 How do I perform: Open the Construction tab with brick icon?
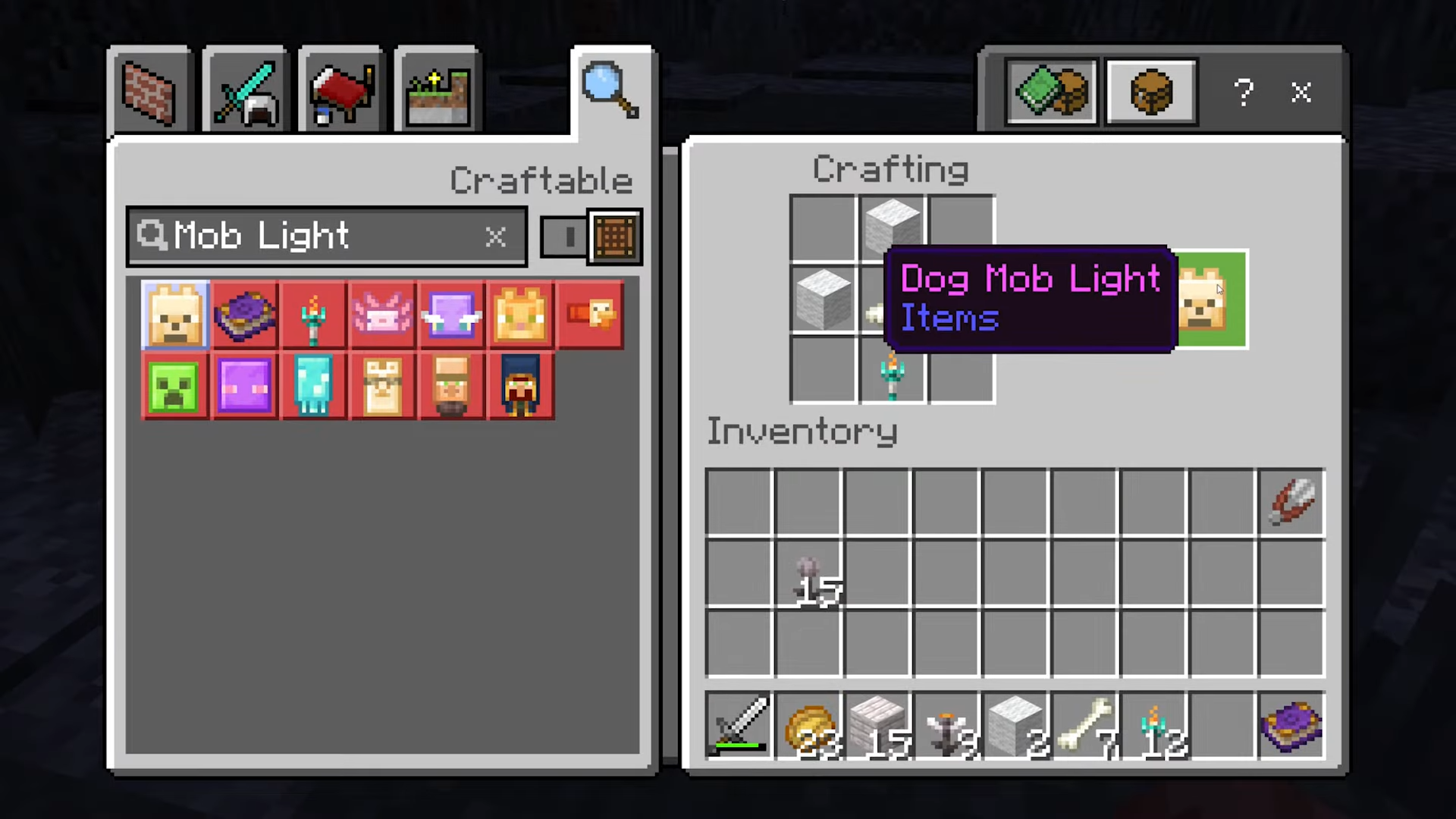click(x=149, y=93)
